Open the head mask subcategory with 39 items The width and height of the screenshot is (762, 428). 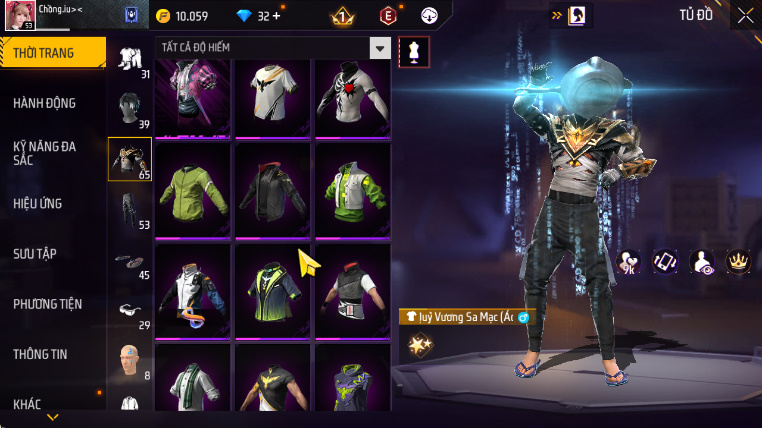[x=128, y=108]
